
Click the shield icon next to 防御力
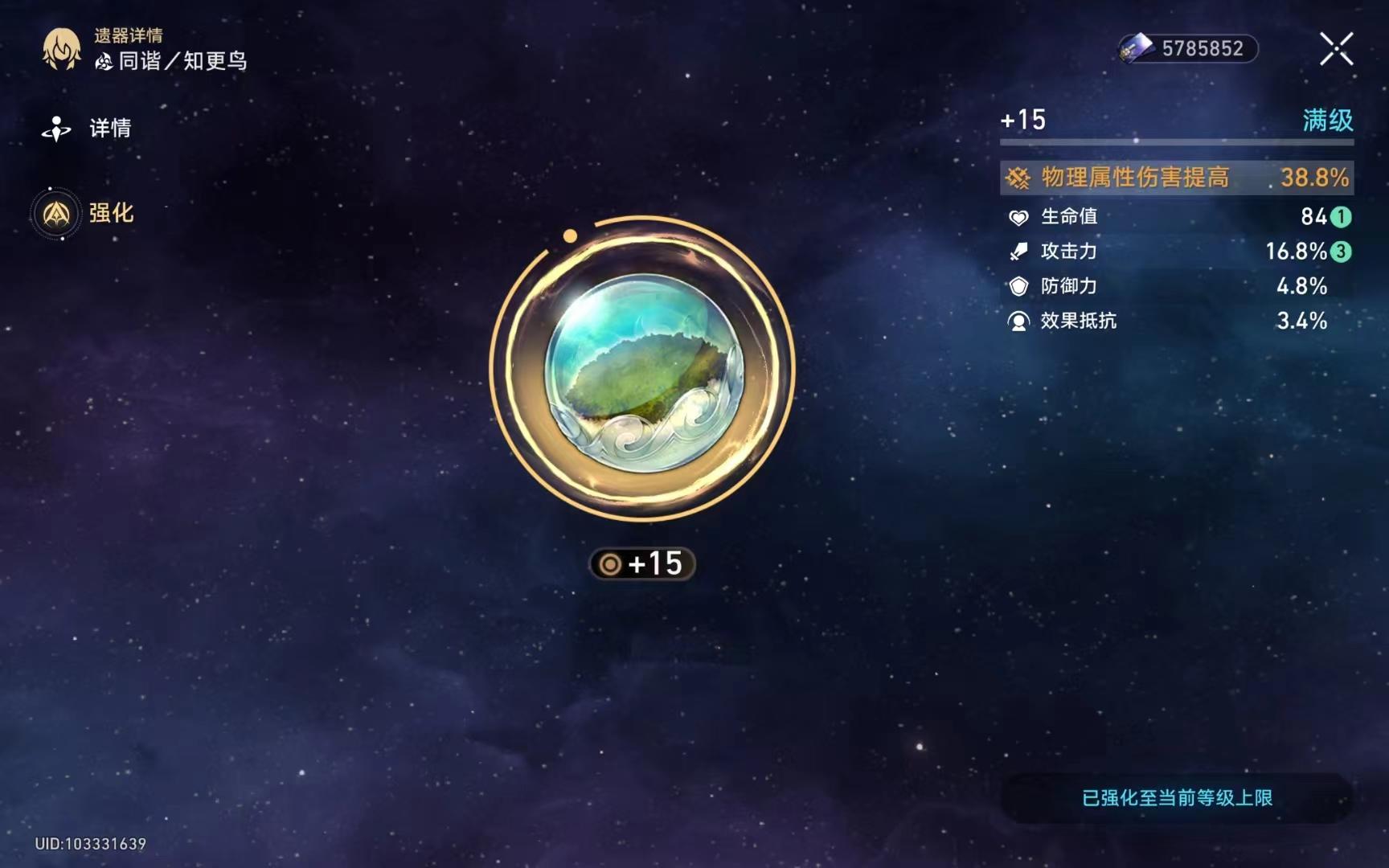coord(1019,286)
